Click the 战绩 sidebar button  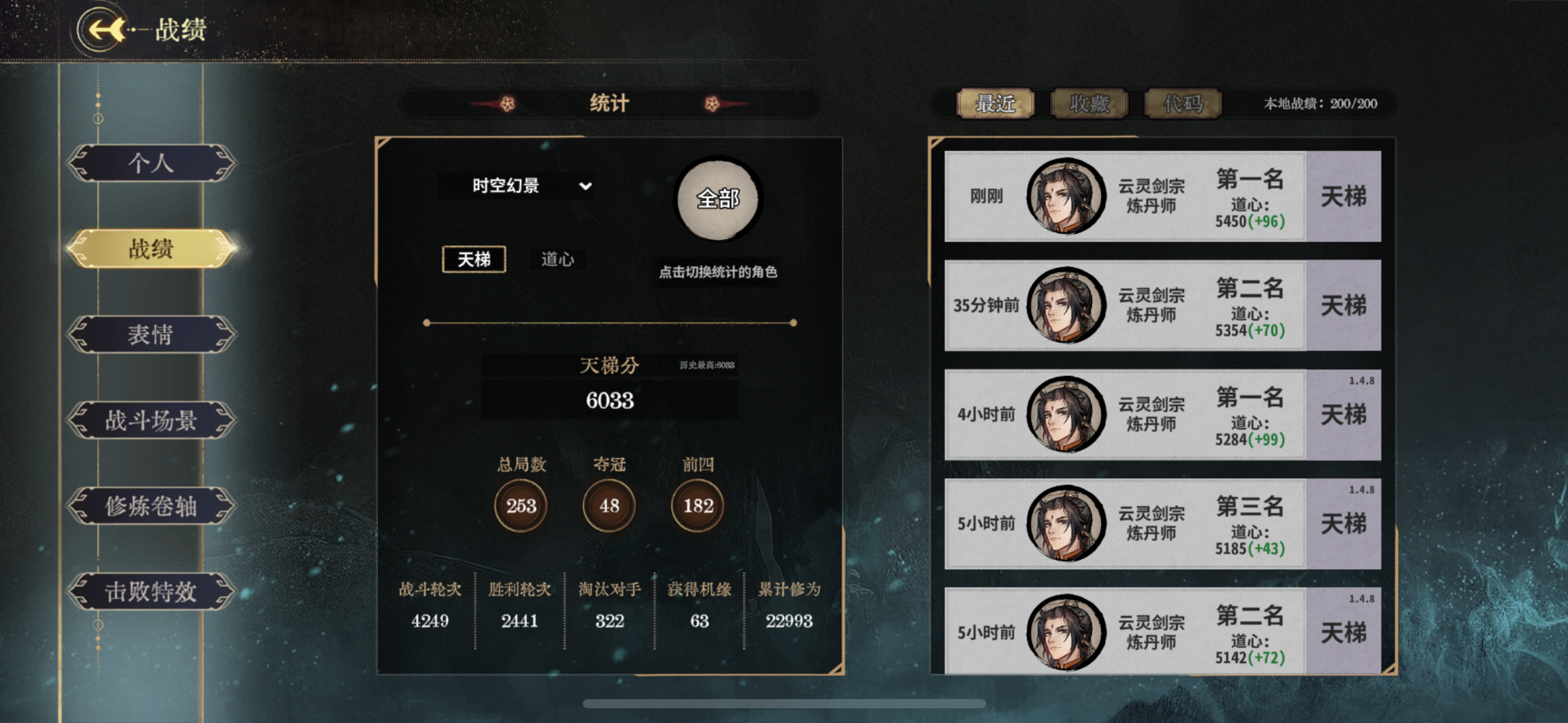click(x=152, y=250)
